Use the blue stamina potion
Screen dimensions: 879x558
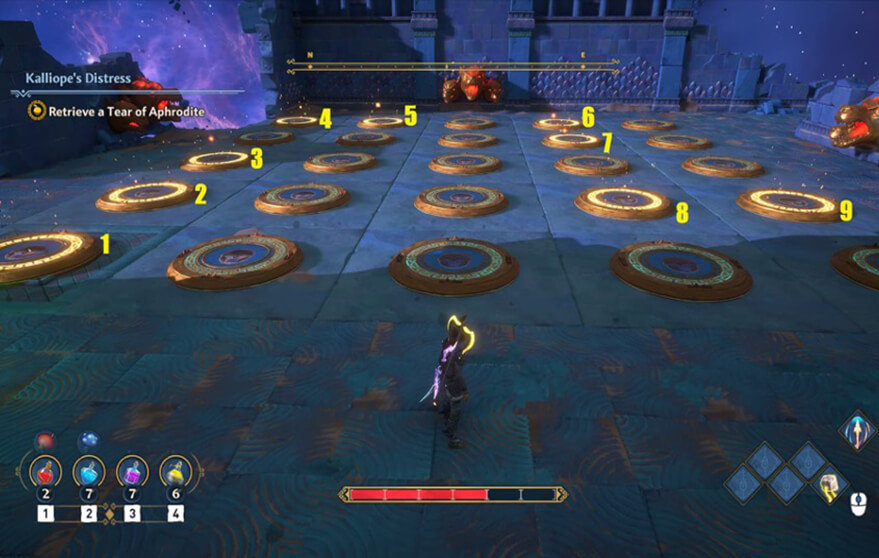(88, 469)
